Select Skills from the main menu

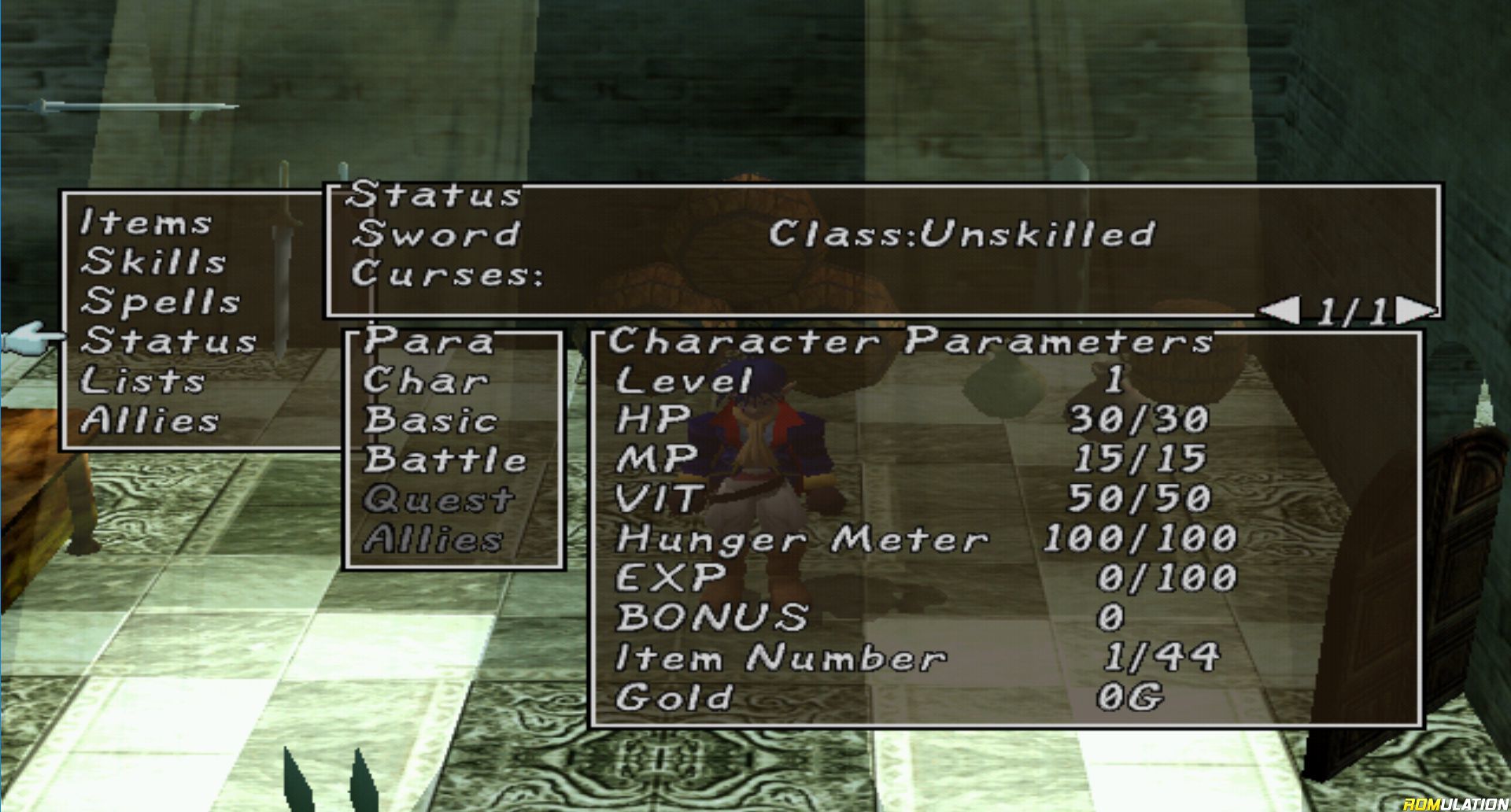pos(153,262)
